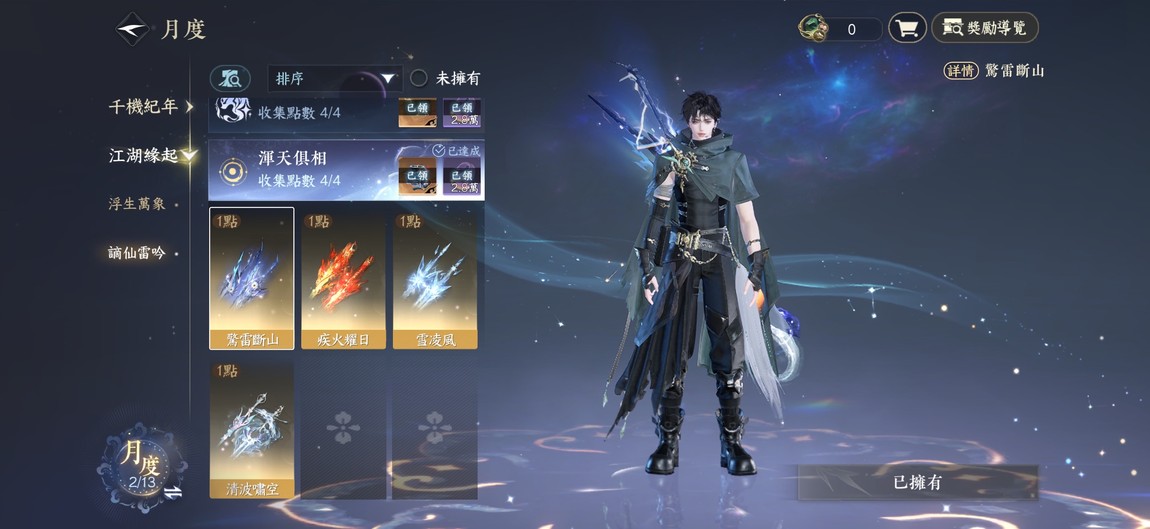Click the green jade currency icon
Viewport: 1150px width, 529px height.
click(813, 28)
